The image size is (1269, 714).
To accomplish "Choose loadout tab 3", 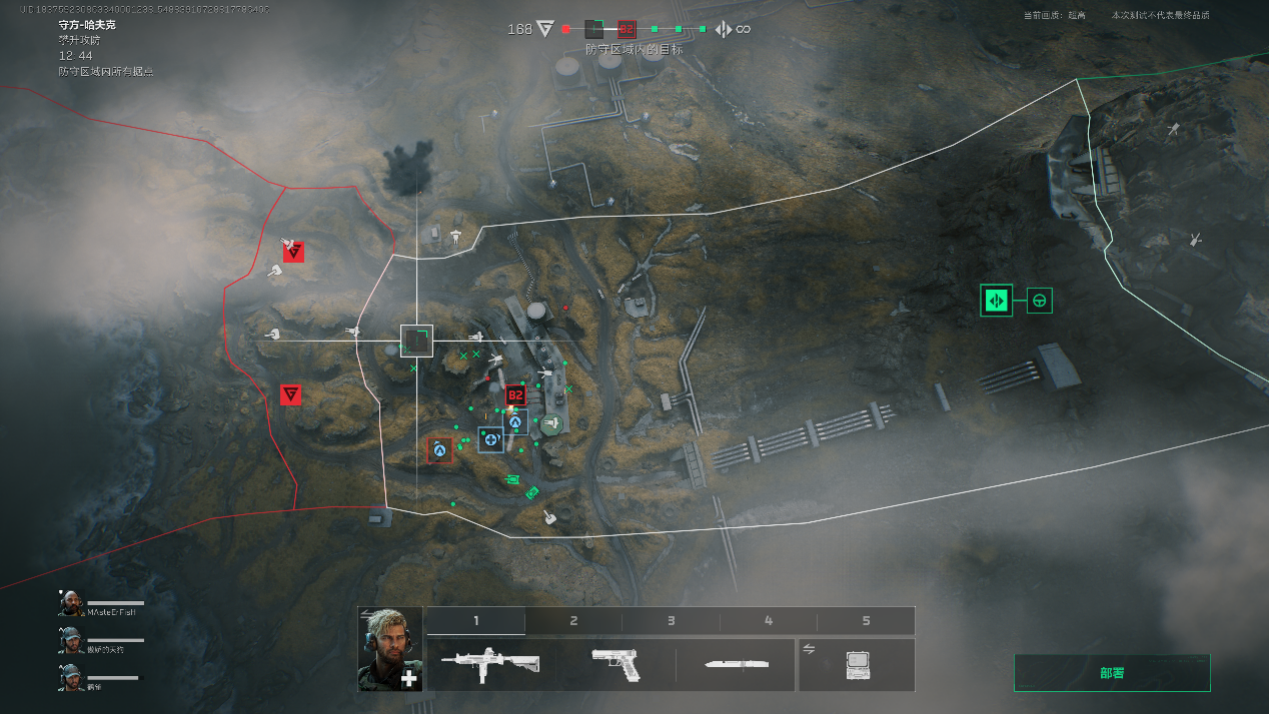I will (x=670, y=621).
